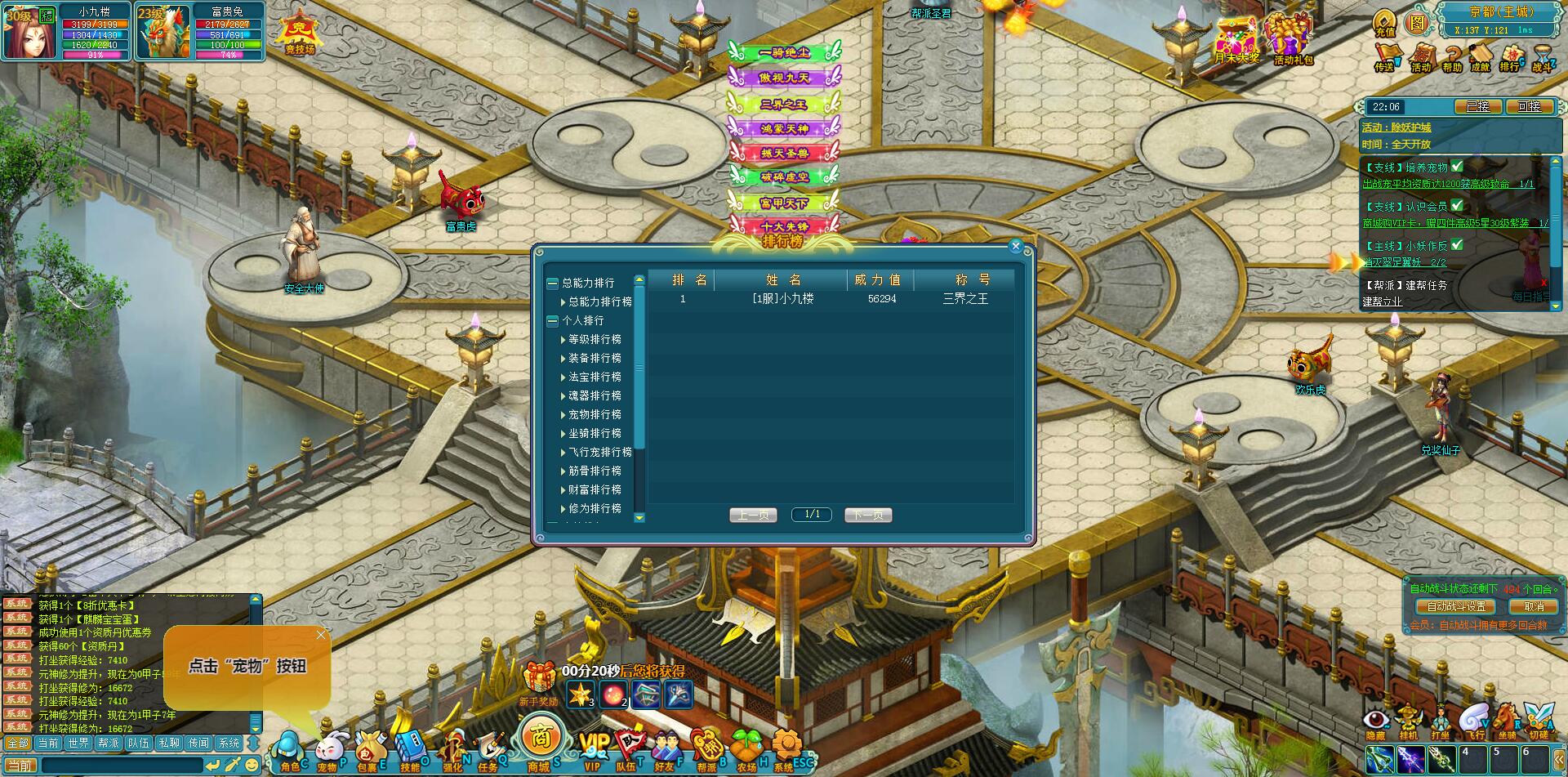This screenshot has height=777, width=1568.
Task: Collapse the total ability ranking (总能力排行) category
Action: tap(552, 283)
